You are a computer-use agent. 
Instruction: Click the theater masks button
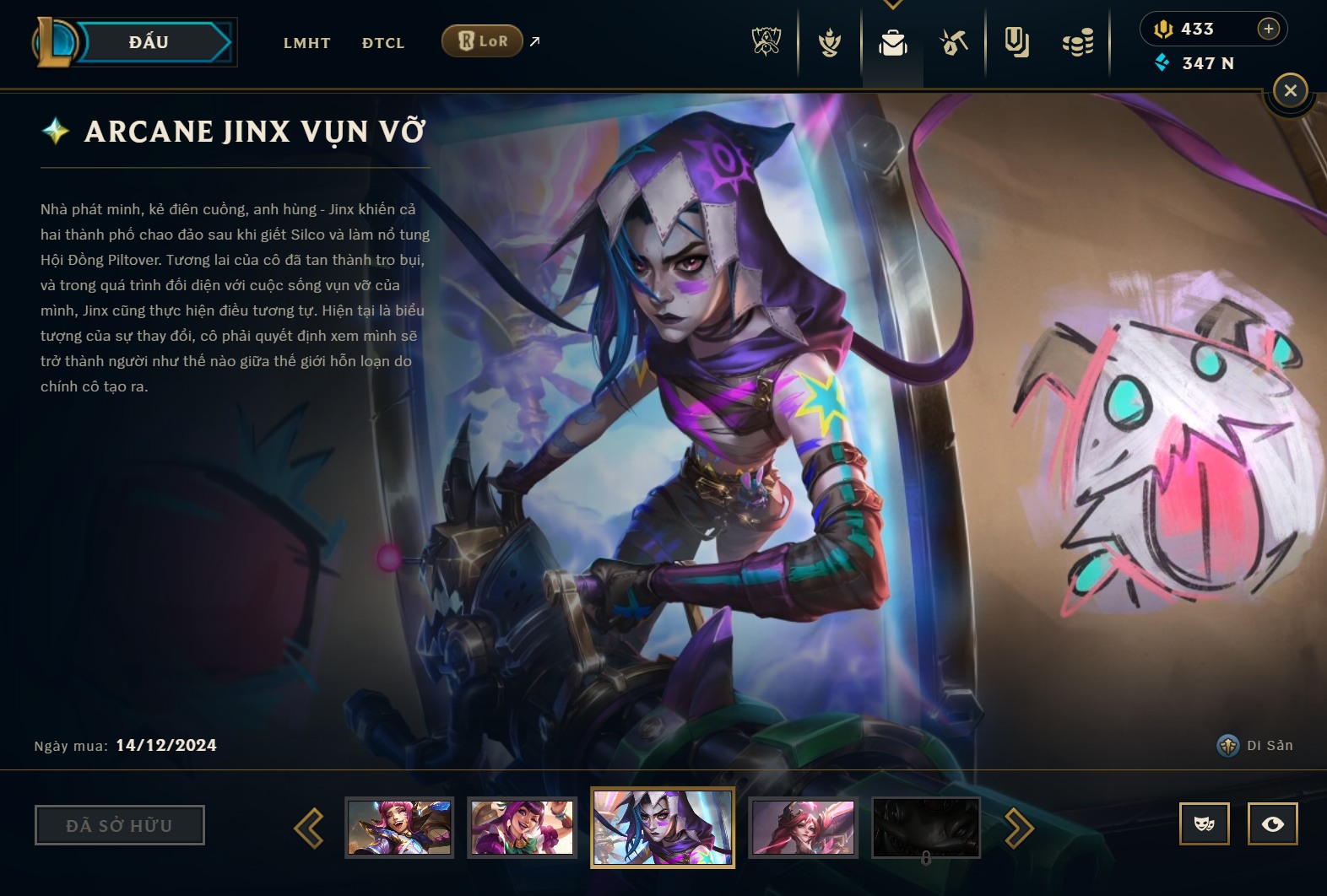coord(1205,824)
